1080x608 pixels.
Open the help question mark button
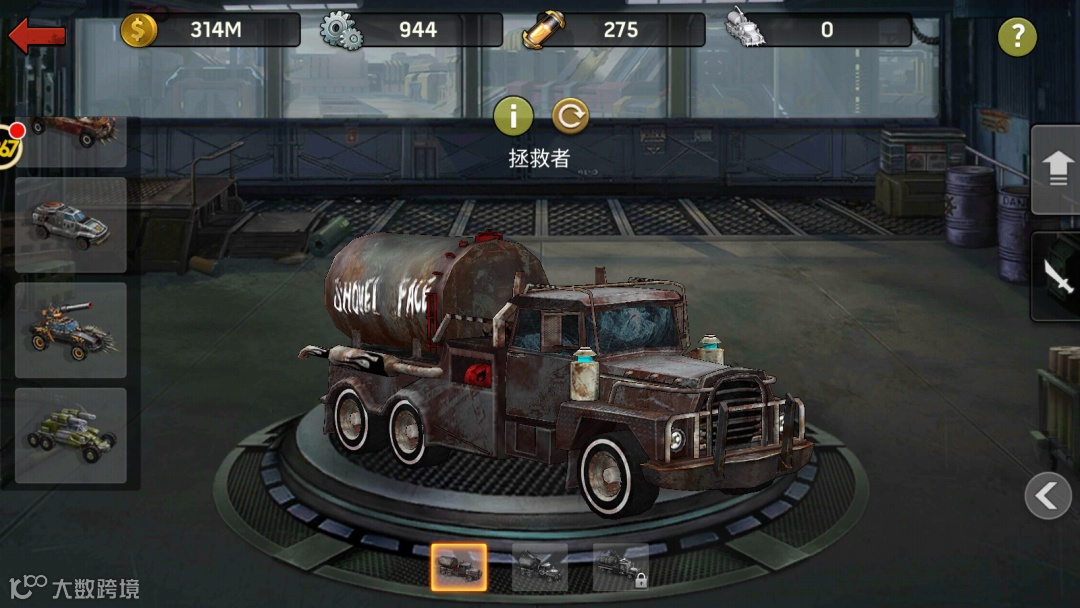coord(1017,37)
